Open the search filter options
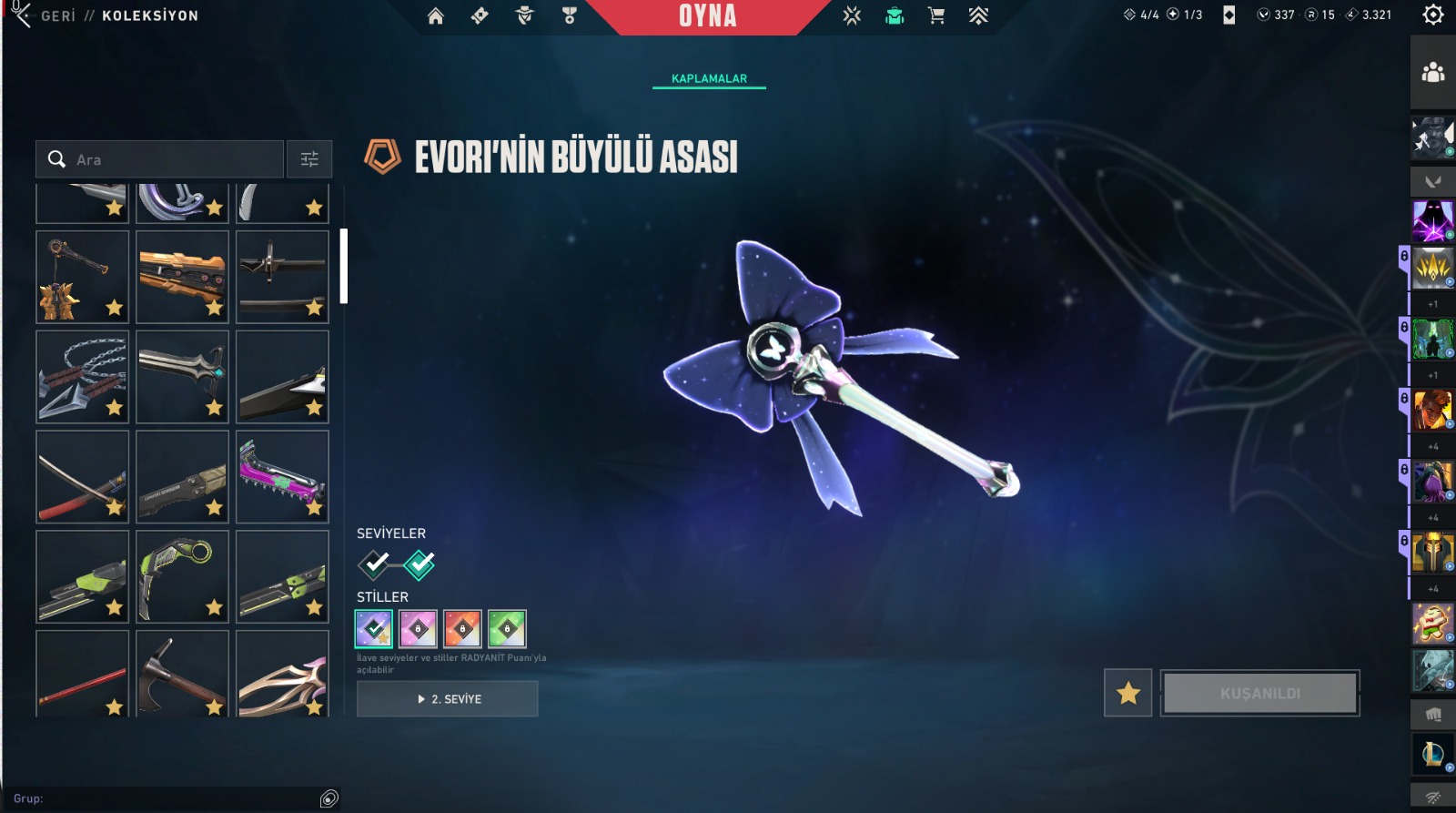The height and width of the screenshot is (813, 1456). pos(308,158)
